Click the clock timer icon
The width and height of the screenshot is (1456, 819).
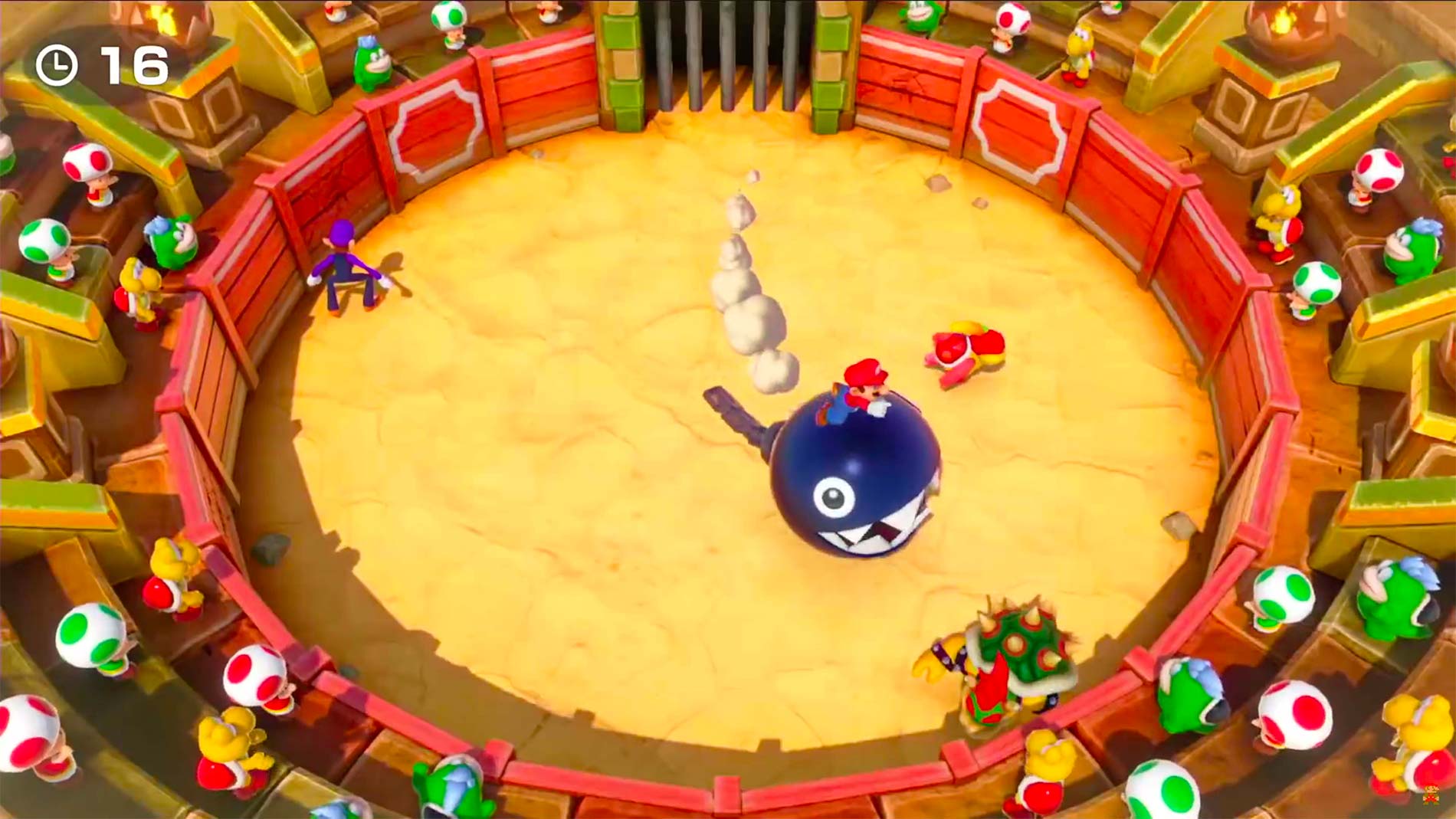(56, 64)
